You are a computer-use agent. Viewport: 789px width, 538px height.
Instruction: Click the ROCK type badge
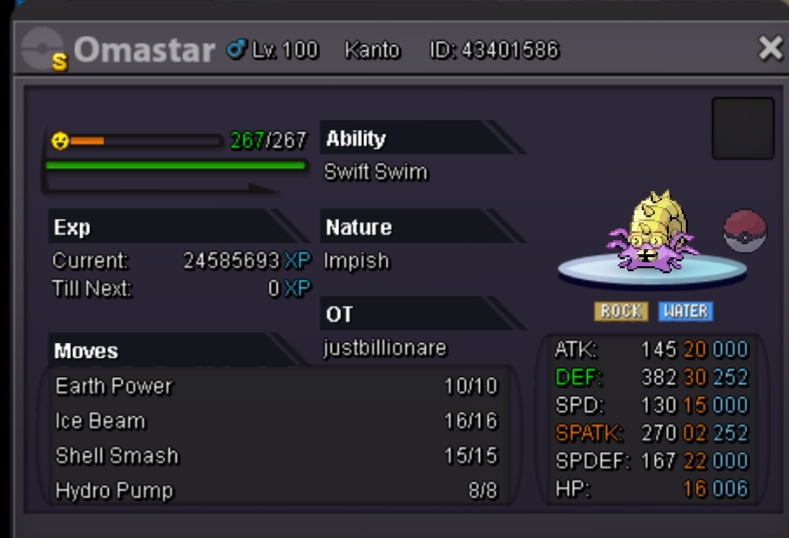coord(621,311)
